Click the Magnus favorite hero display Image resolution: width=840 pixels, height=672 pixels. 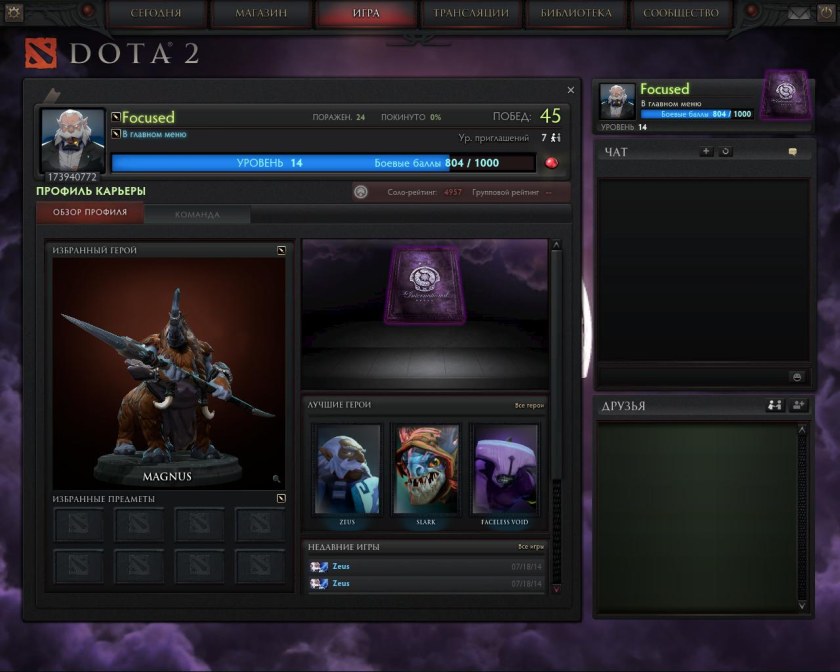tap(167, 370)
